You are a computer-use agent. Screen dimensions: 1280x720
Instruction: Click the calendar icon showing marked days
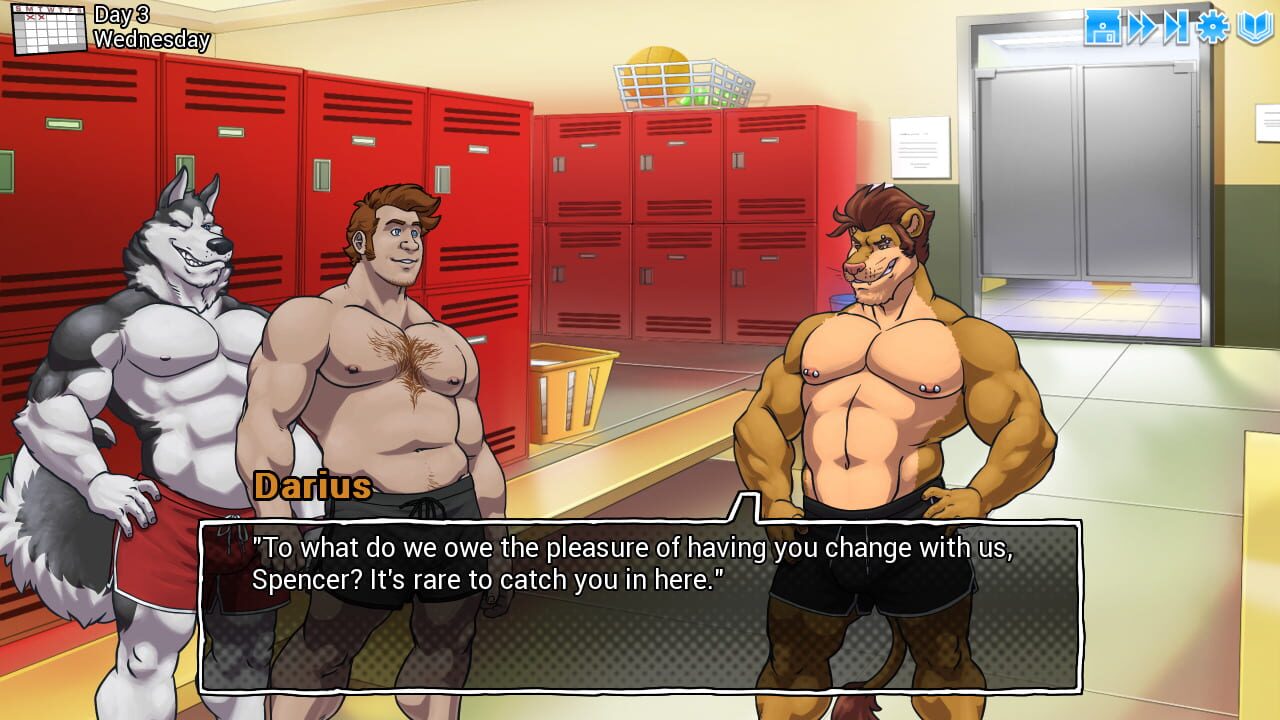[x=50, y=28]
